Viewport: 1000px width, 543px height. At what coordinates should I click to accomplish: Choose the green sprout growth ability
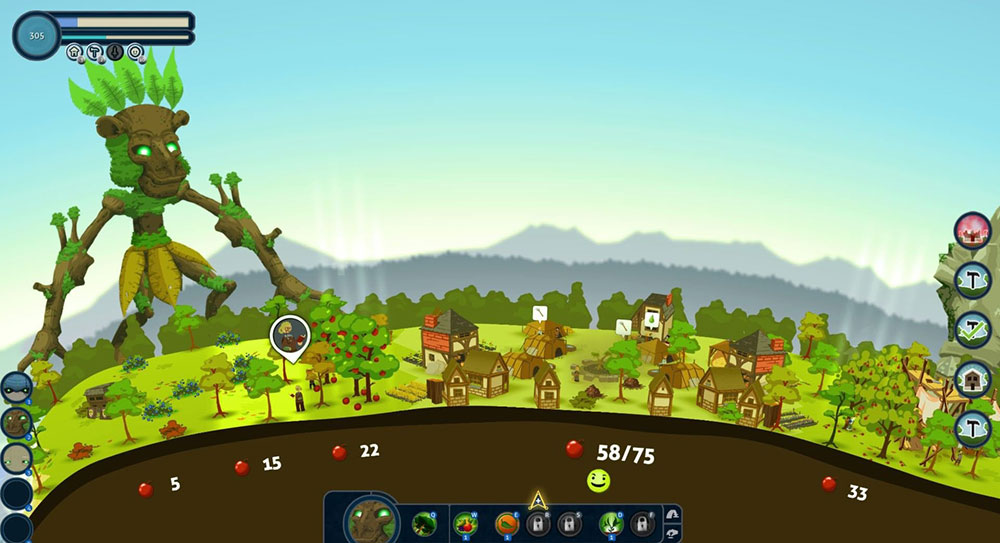click(611, 523)
